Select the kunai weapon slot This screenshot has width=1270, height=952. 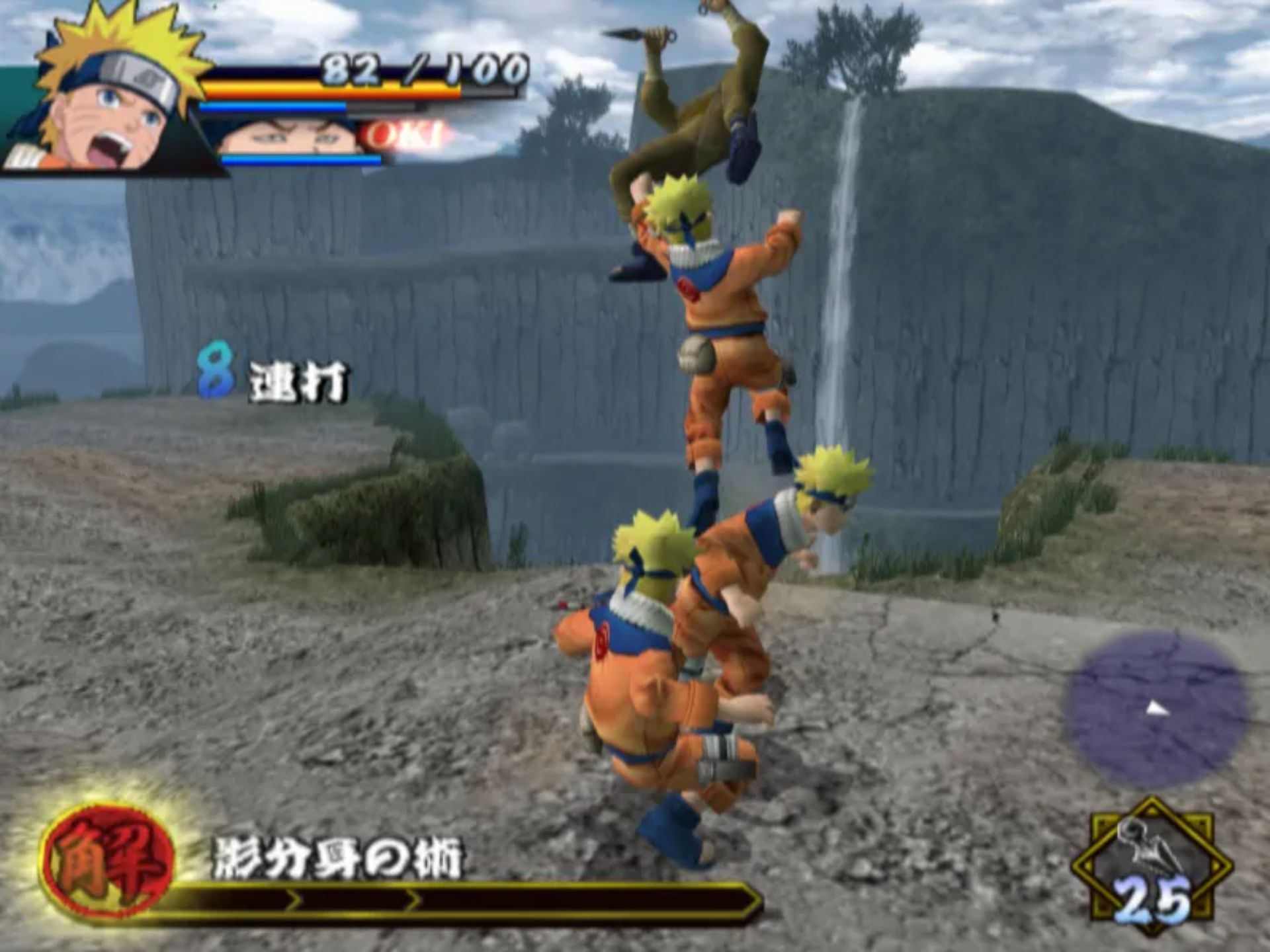coord(1151,867)
